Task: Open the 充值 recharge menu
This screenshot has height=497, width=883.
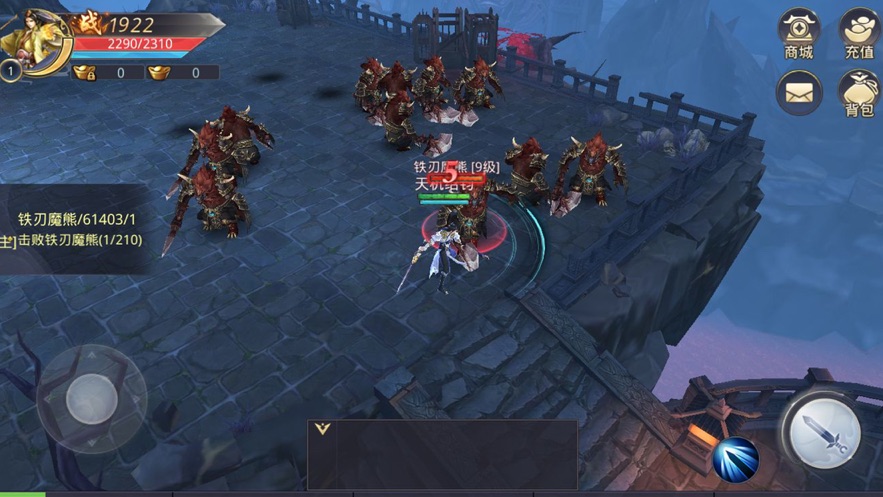Action: coord(858,34)
